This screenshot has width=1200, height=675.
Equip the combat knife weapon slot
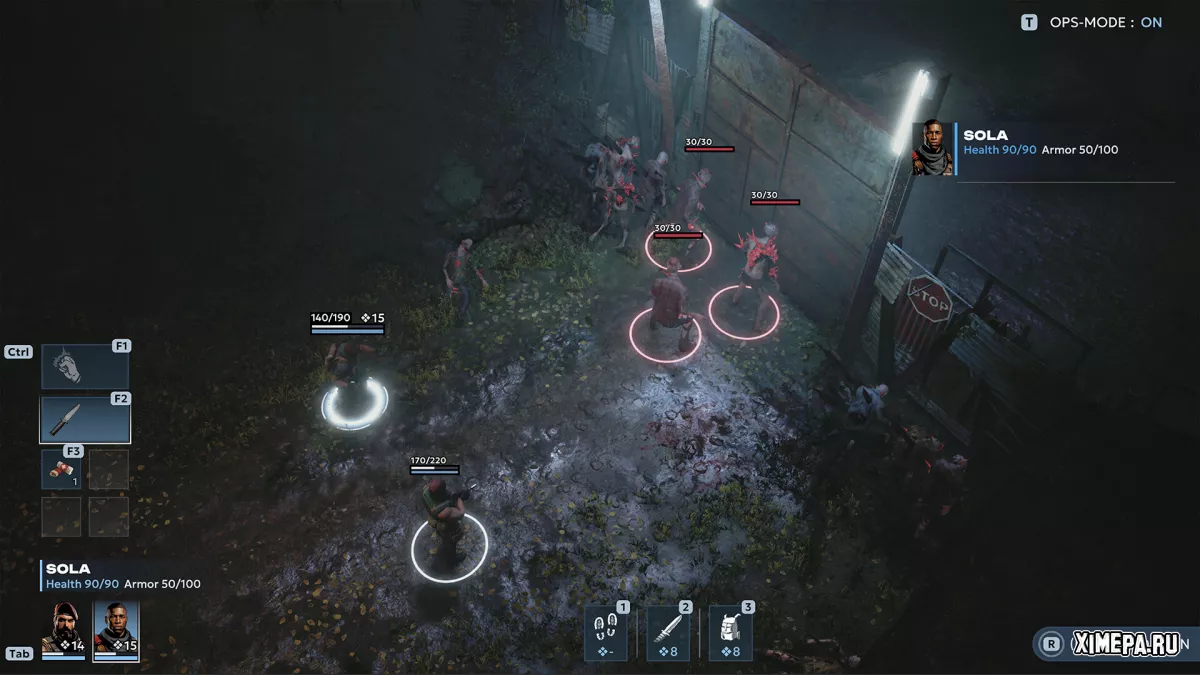(85, 420)
